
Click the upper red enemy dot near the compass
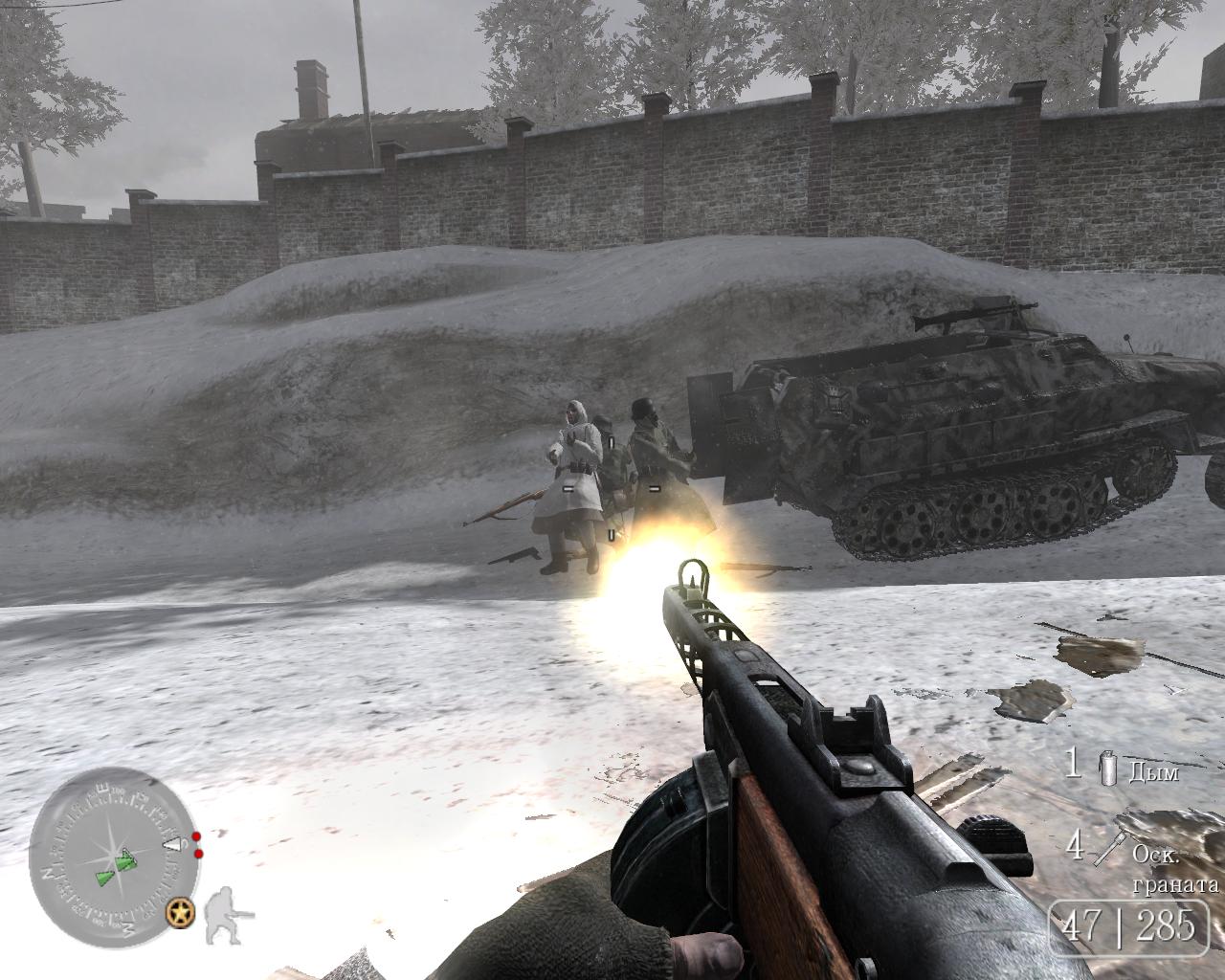coord(195,836)
